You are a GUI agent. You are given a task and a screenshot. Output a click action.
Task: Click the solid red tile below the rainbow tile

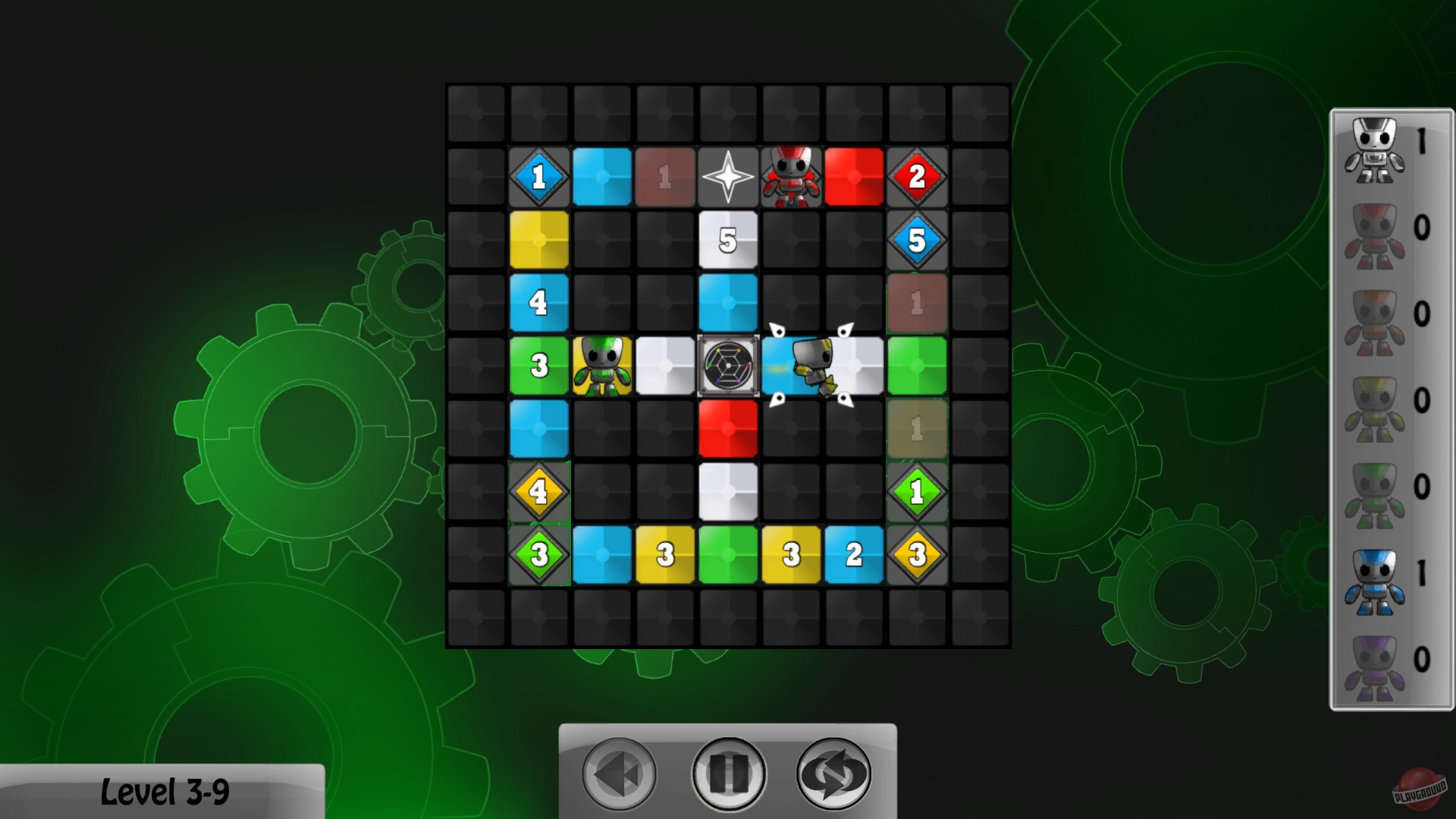(x=728, y=427)
